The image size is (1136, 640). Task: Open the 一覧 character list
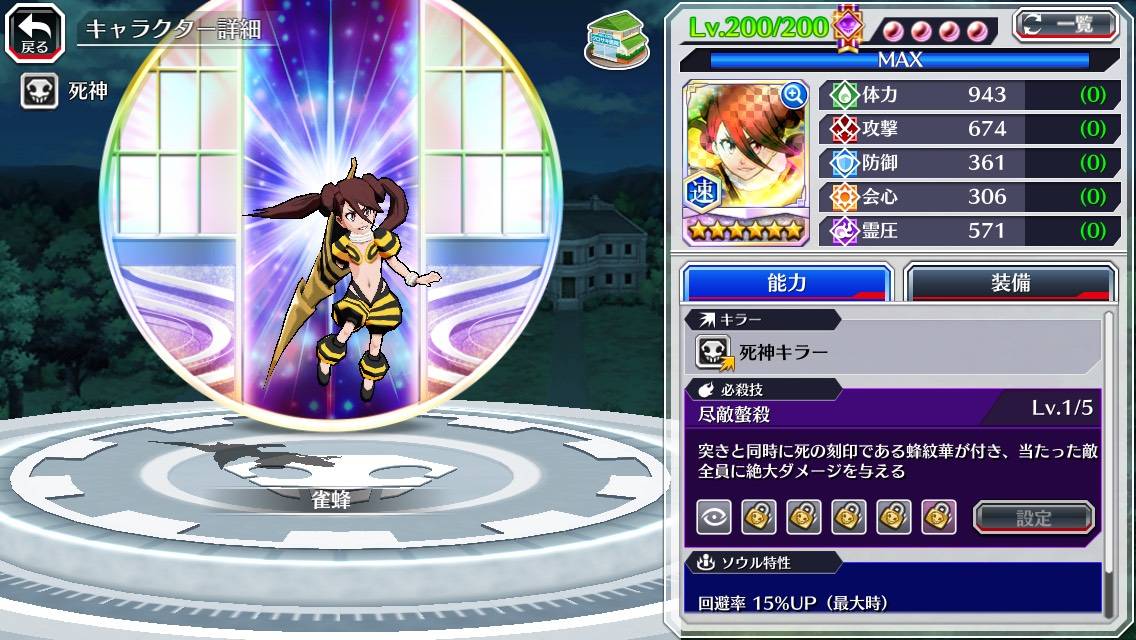tap(1066, 25)
